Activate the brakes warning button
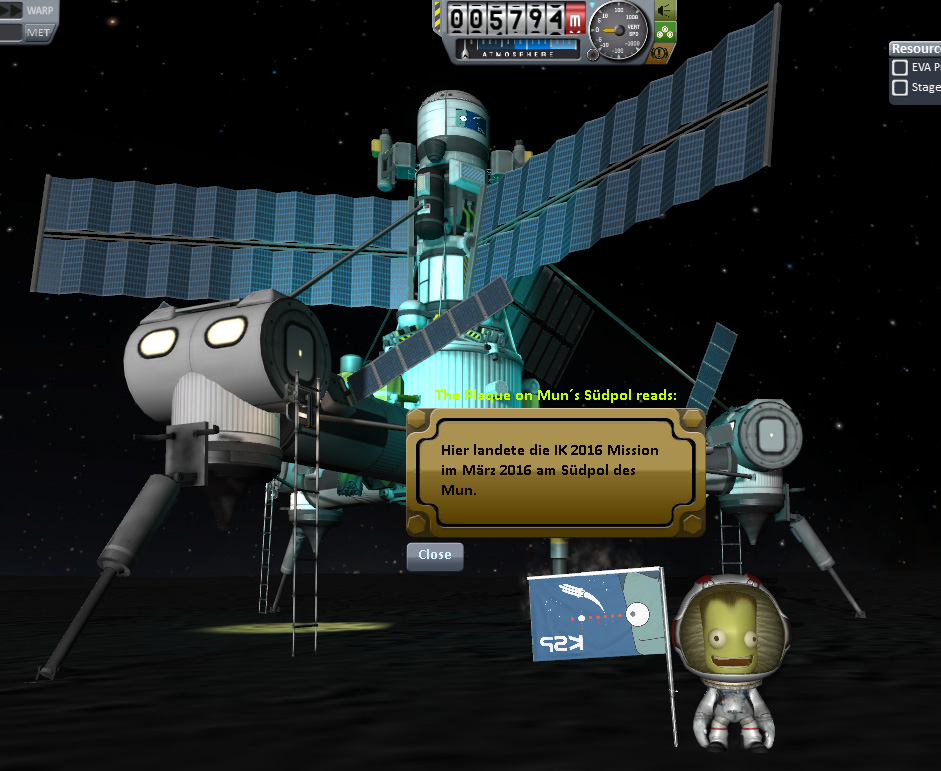941x771 pixels. 661,53
